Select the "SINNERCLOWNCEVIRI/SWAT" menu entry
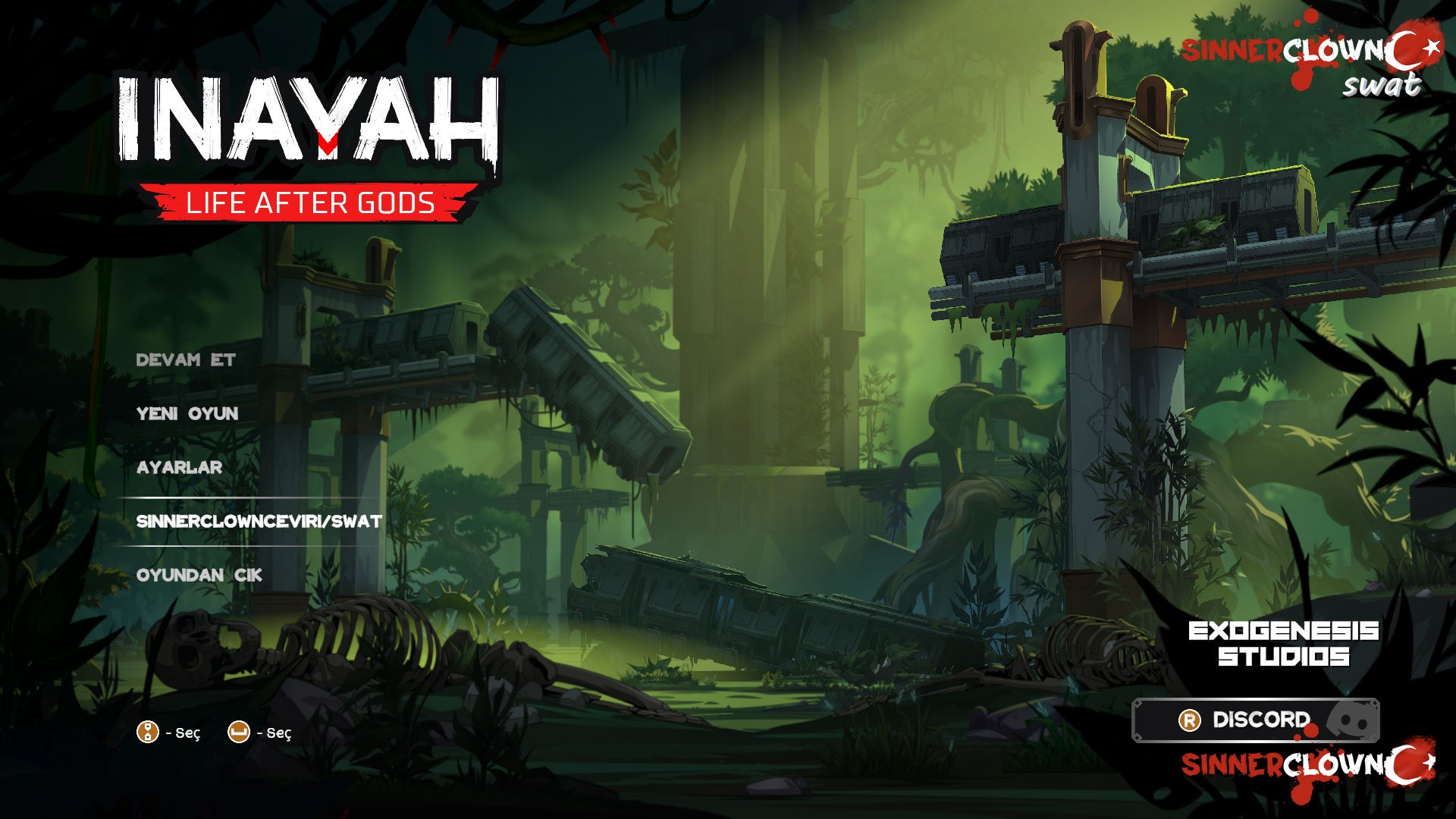 [258, 522]
